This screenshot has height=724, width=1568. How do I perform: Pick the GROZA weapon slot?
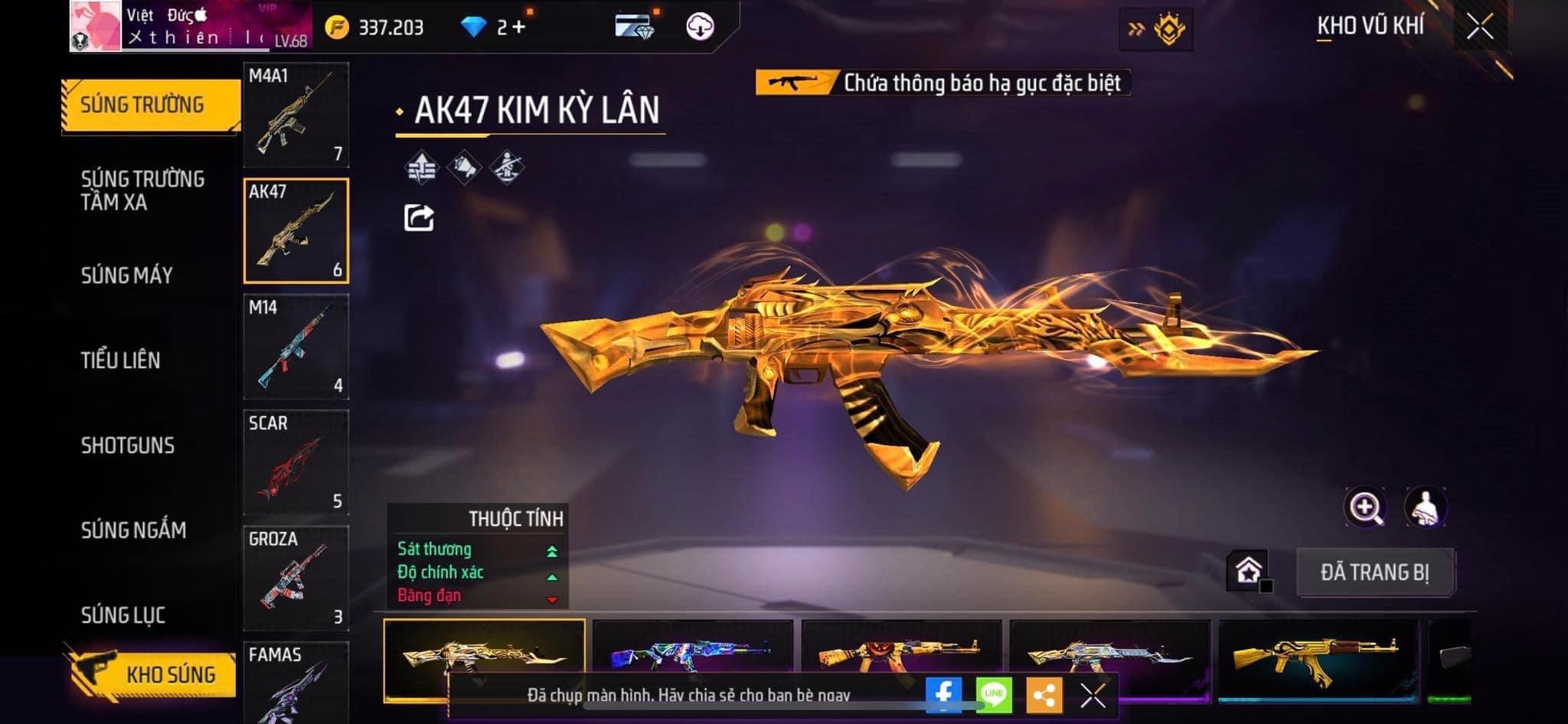tap(296, 578)
